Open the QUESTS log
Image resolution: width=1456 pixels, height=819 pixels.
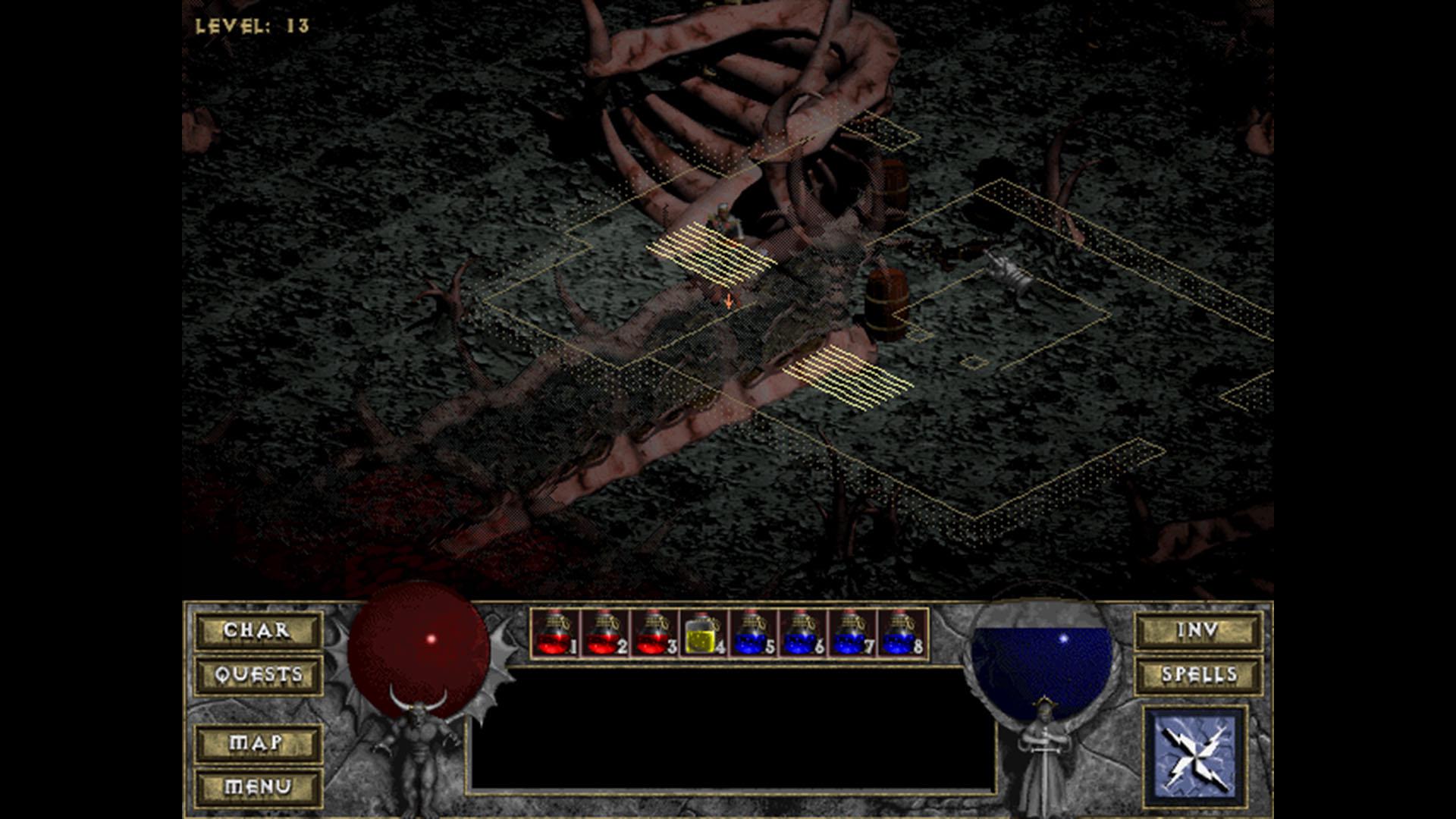point(258,673)
